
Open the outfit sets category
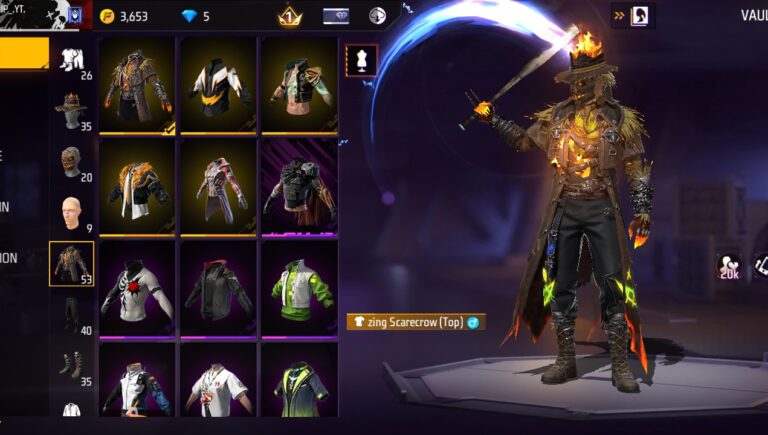click(x=72, y=61)
